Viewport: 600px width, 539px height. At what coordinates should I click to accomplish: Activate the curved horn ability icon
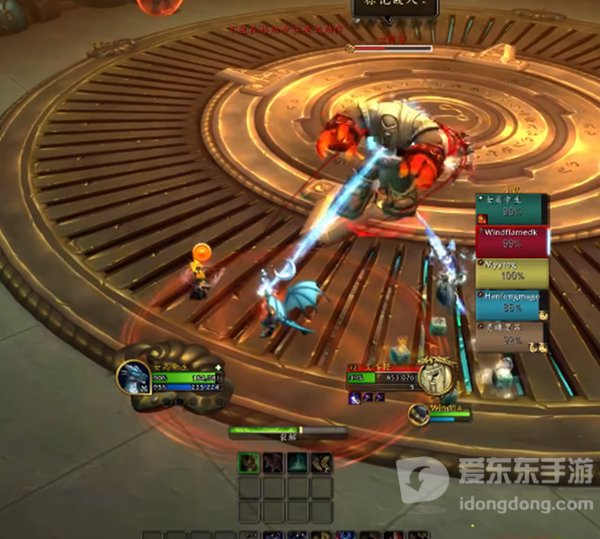321,463
